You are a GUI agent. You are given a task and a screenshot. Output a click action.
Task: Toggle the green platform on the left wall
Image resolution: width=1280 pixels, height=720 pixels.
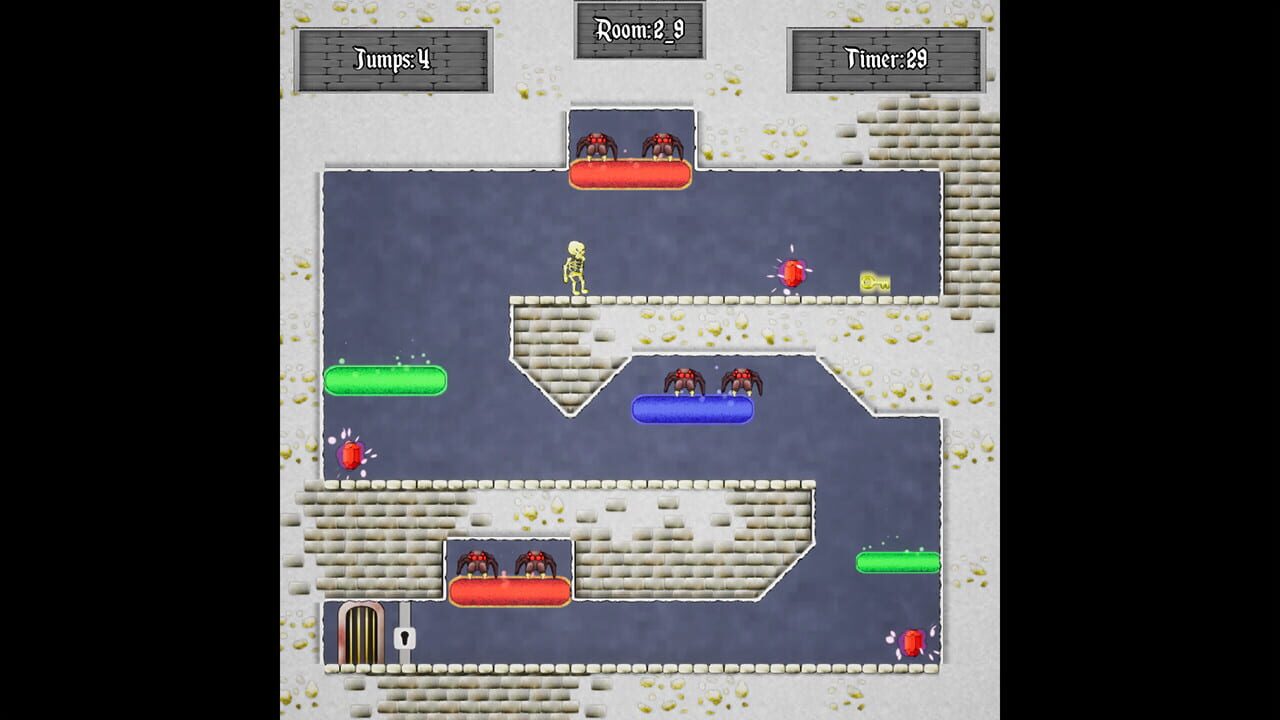coord(386,380)
